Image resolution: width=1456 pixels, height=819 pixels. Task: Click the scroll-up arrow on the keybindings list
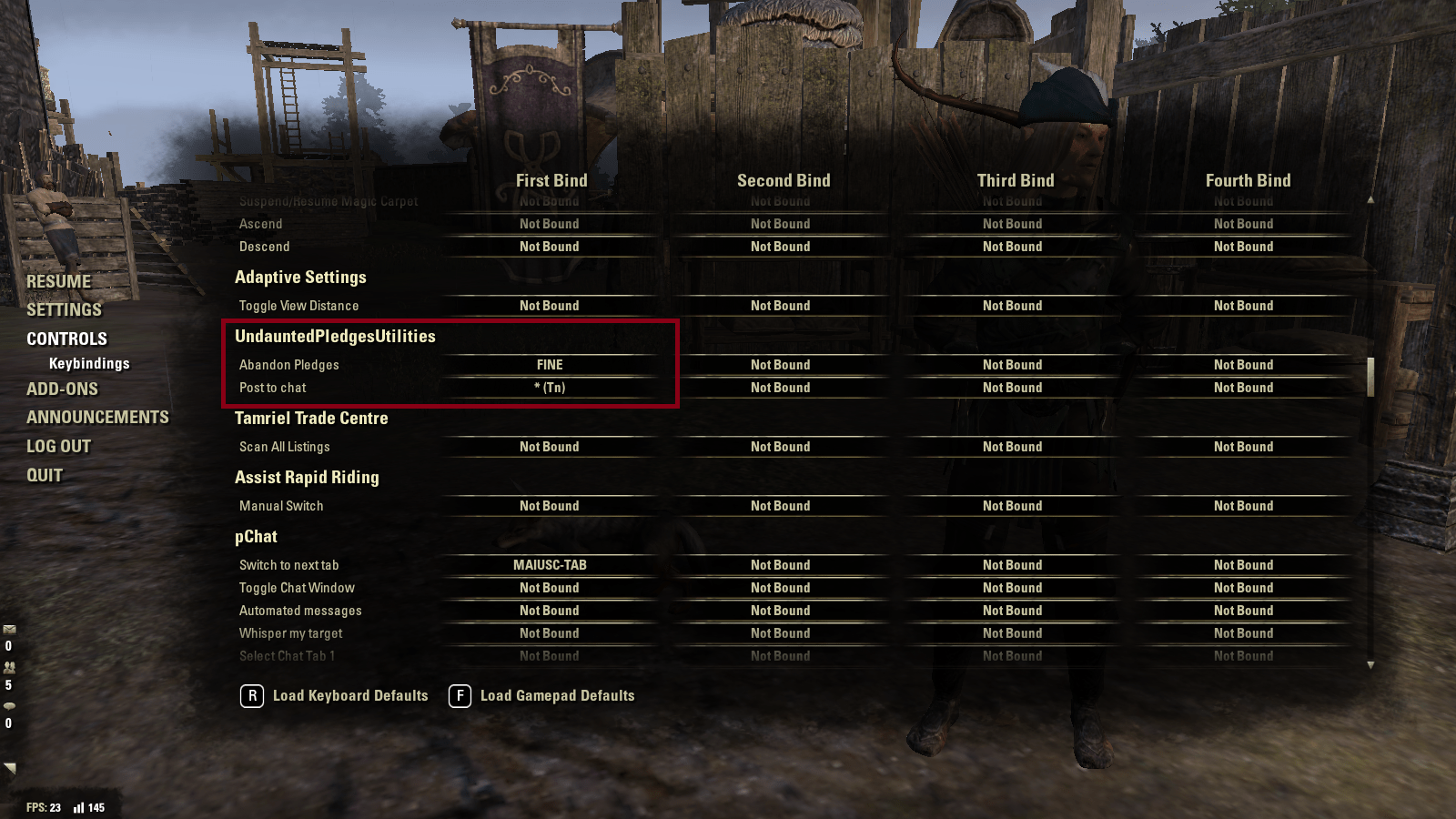click(x=1370, y=201)
